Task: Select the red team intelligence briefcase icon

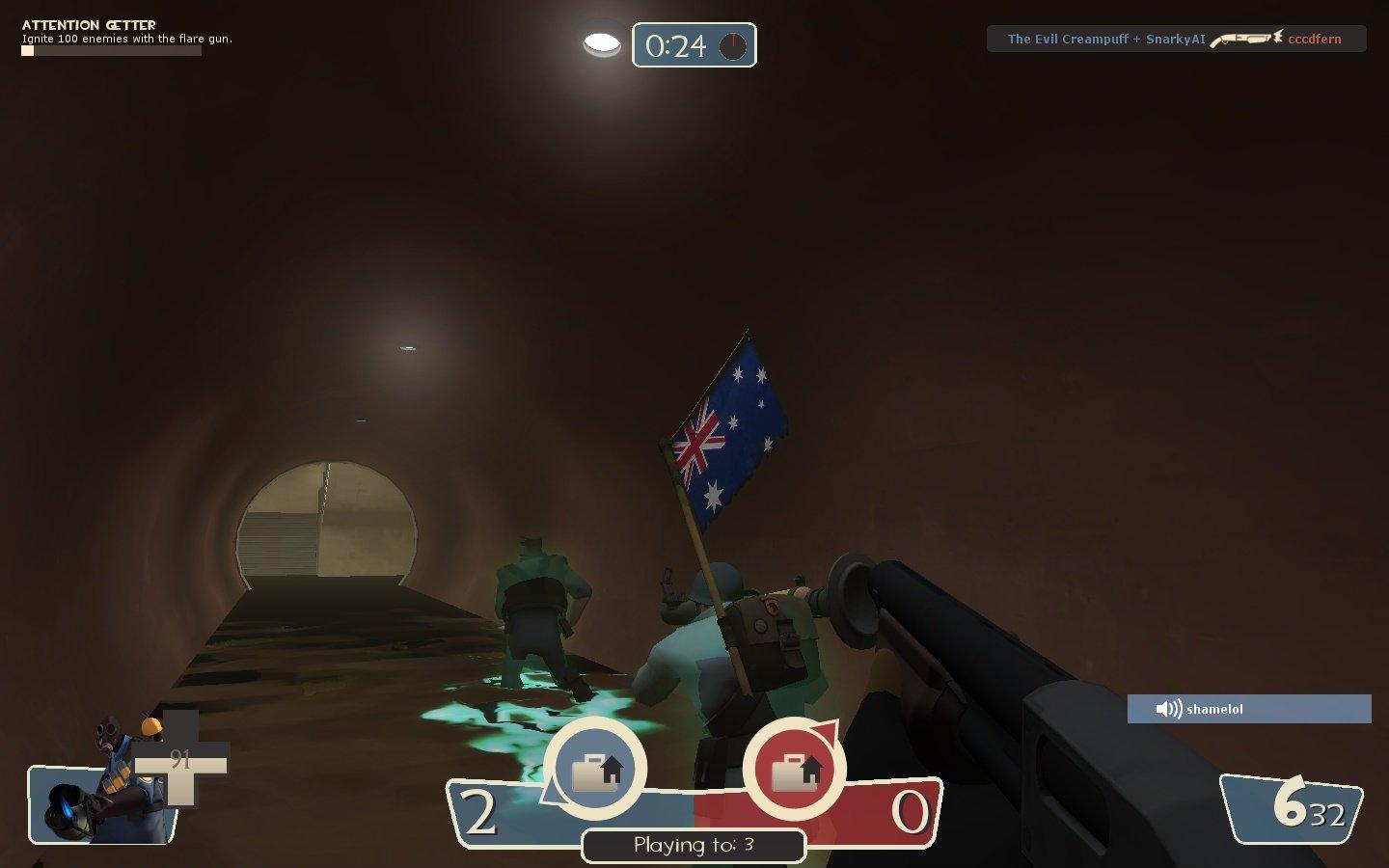Action: pyautogui.click(x=794, y=771)
